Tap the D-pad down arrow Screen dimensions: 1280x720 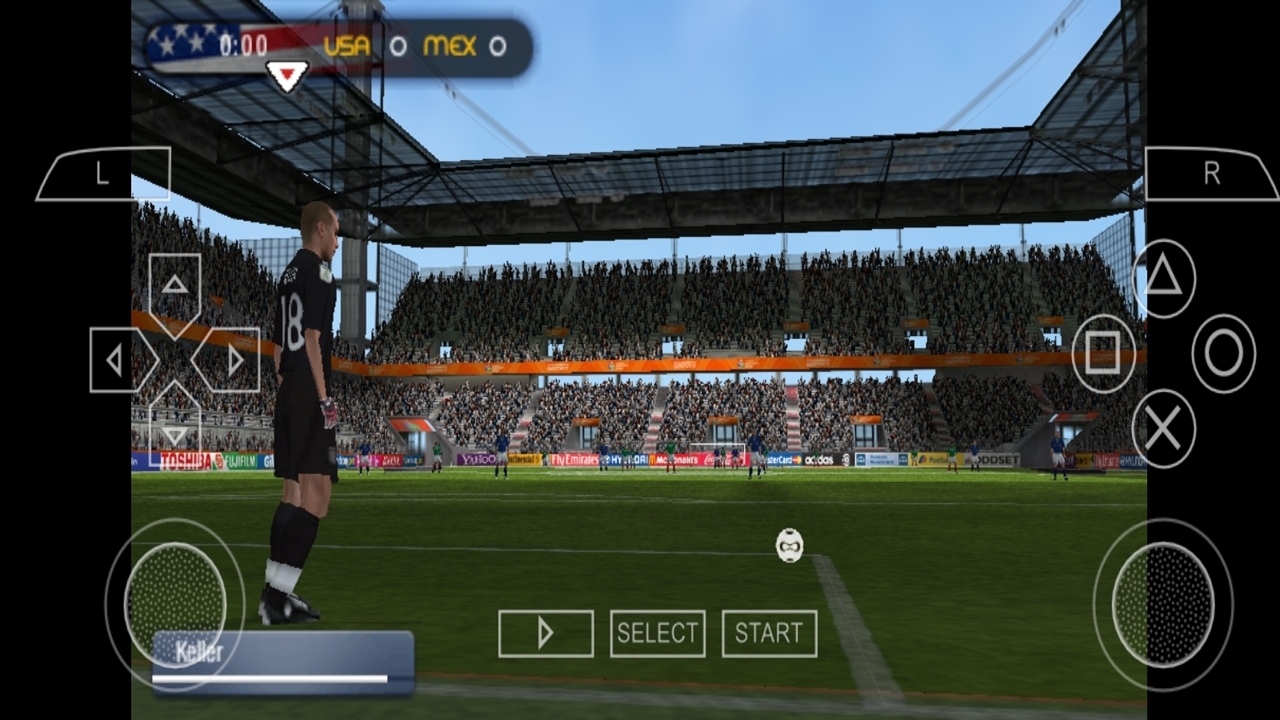click(x=175, y=432)
